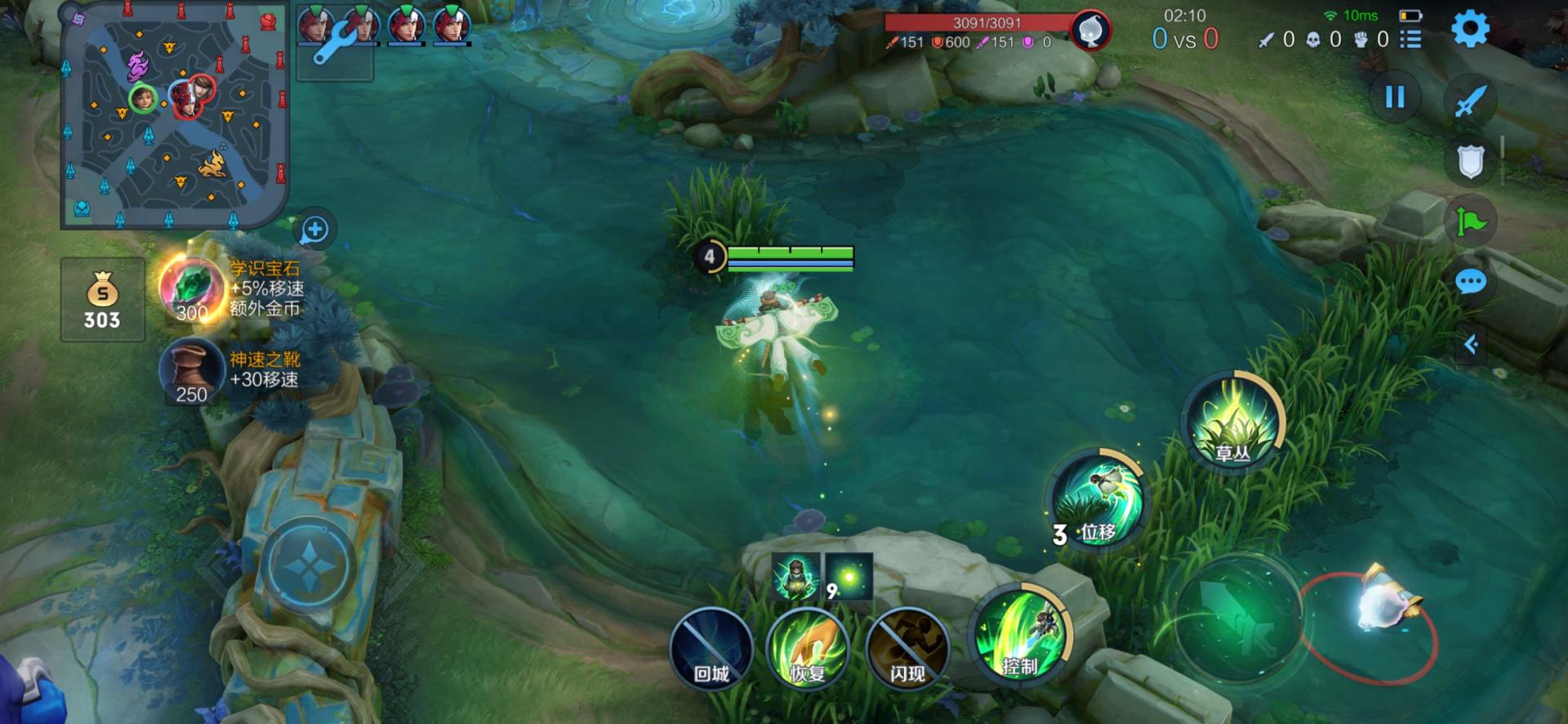Trigger the 控制 control ability
Image resolution: width=1568 pixels, height=724 pixels.
[x=1019, y=636]
